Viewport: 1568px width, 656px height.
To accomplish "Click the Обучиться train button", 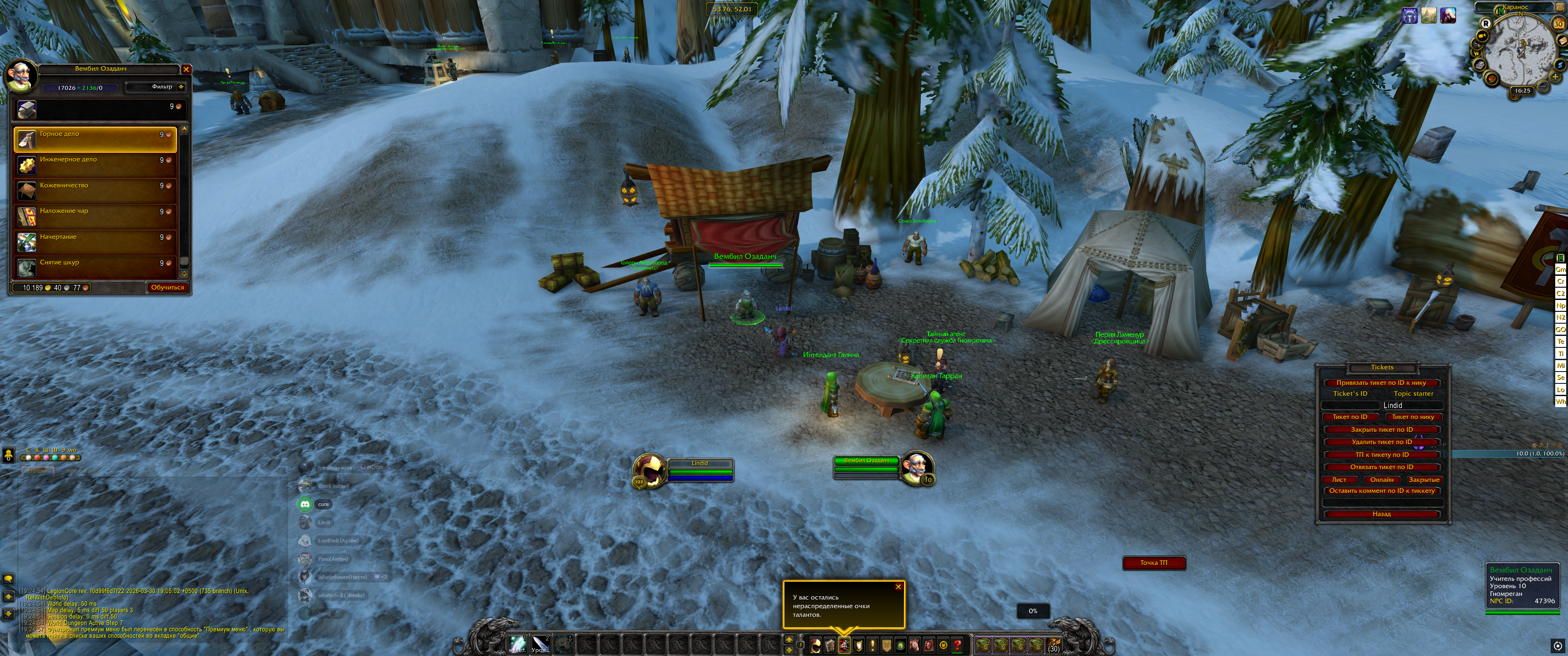I will click(167, 287).
